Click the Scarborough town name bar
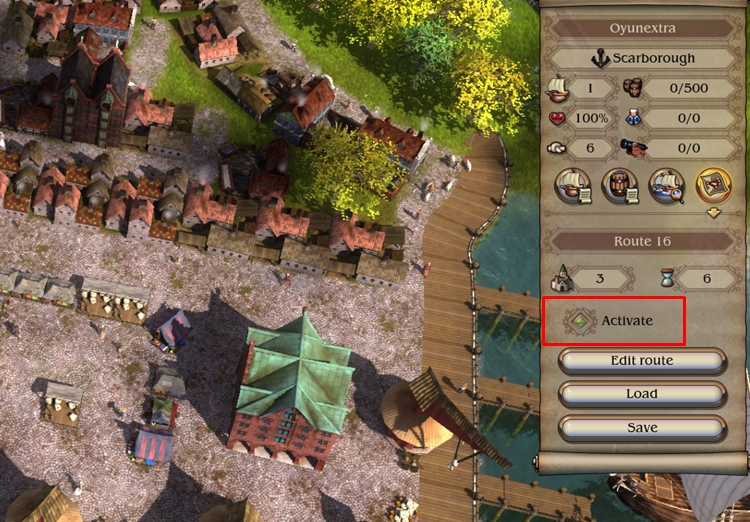 pyautogui.click(x=641, y=59)
